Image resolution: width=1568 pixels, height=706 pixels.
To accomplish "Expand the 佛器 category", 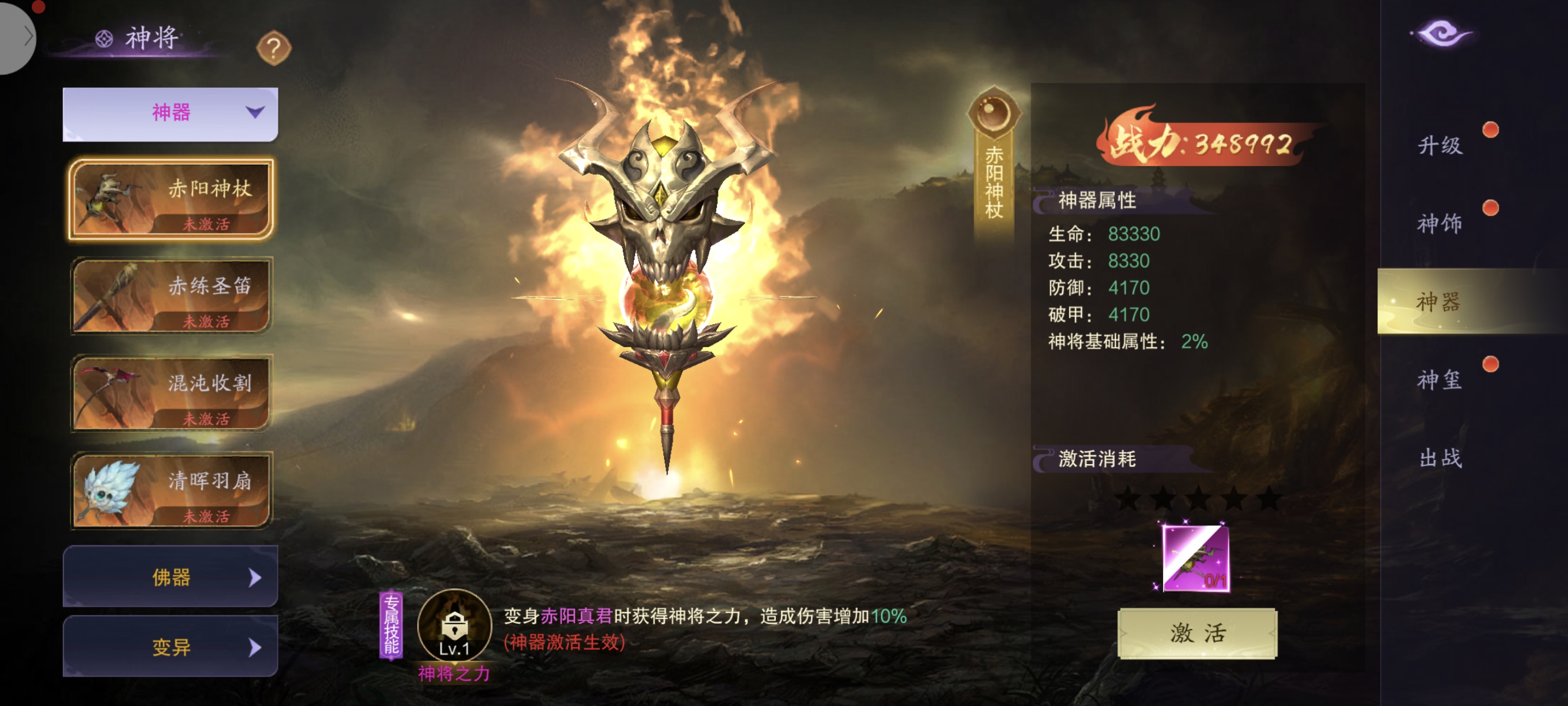I will pyautogui.click(x=171, y=577).
